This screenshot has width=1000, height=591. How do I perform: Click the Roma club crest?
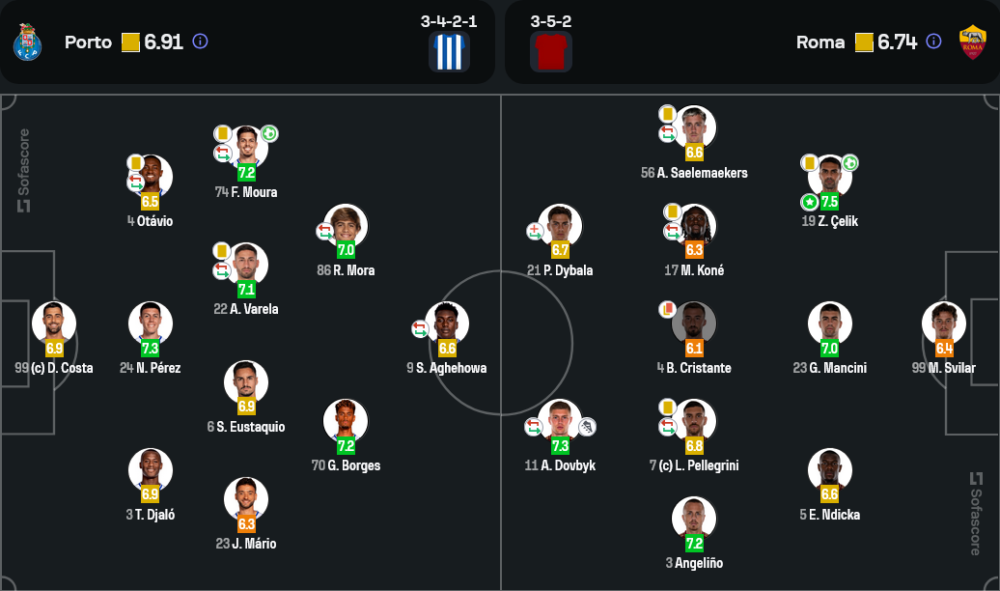pyautogui.click(x=972, y=42)
